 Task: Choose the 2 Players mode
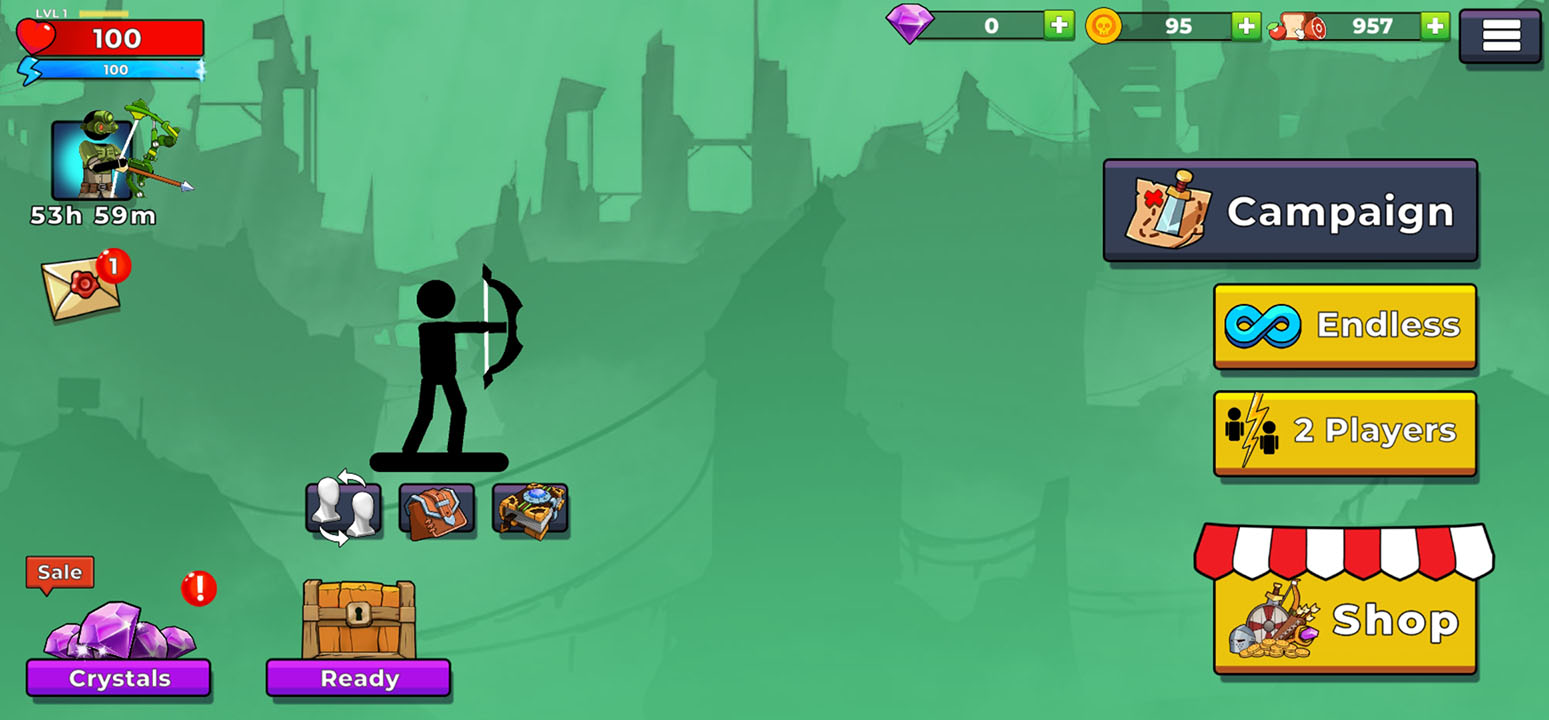coord(1345,432)
